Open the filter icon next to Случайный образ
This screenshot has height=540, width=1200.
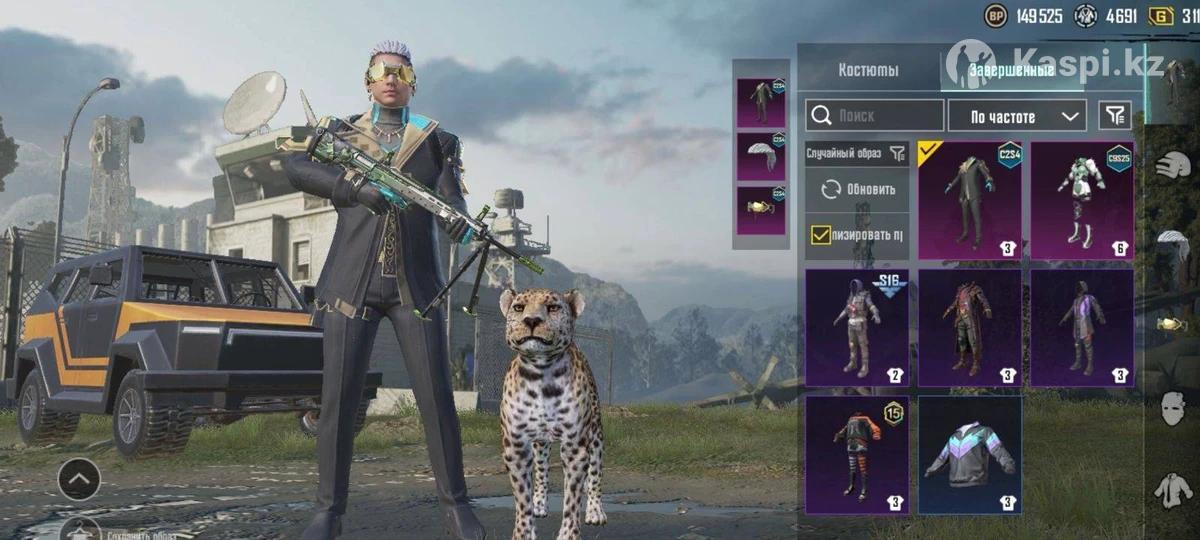pos(897,153)
